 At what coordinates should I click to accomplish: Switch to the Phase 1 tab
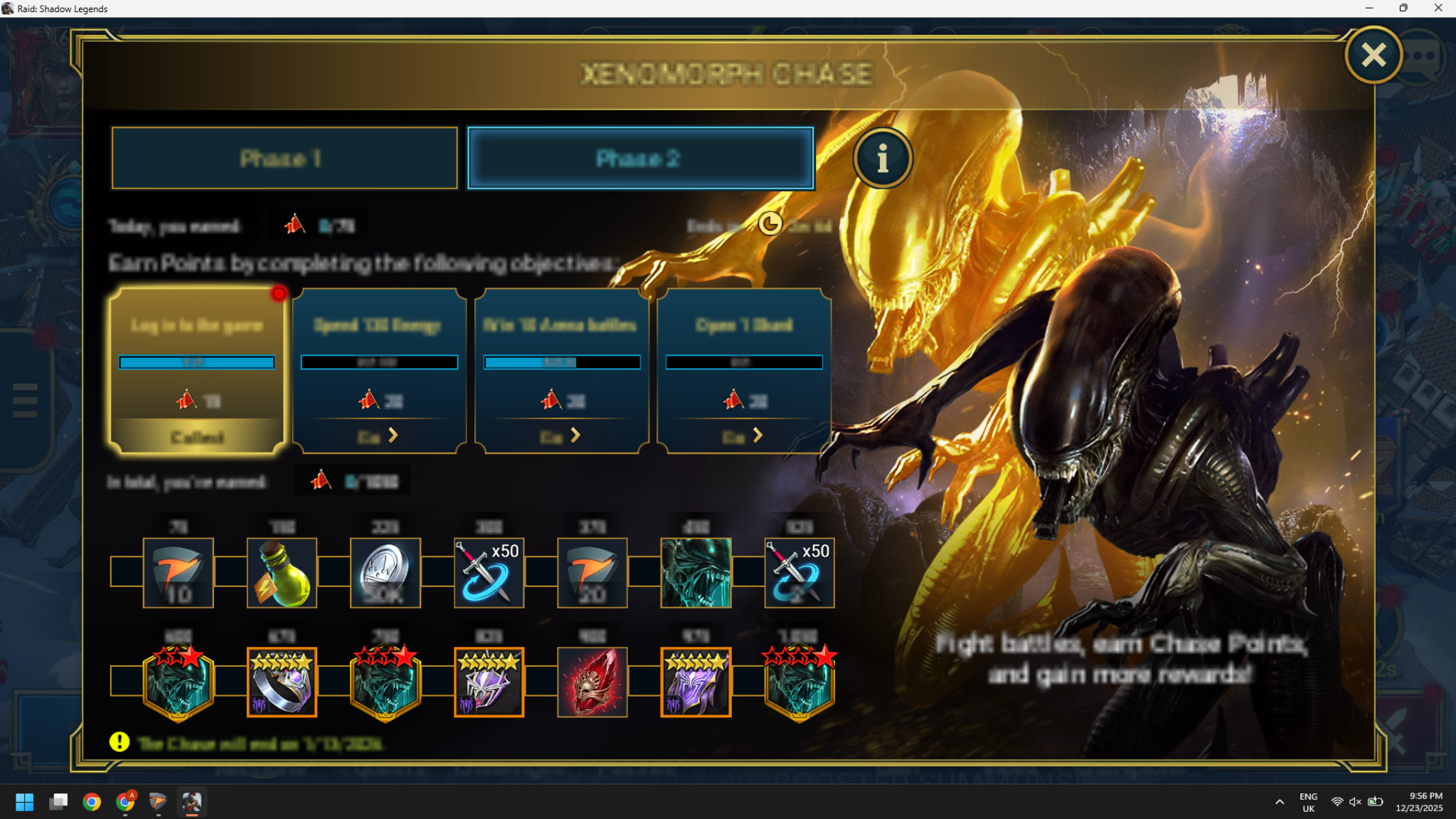tap(284, 158)
